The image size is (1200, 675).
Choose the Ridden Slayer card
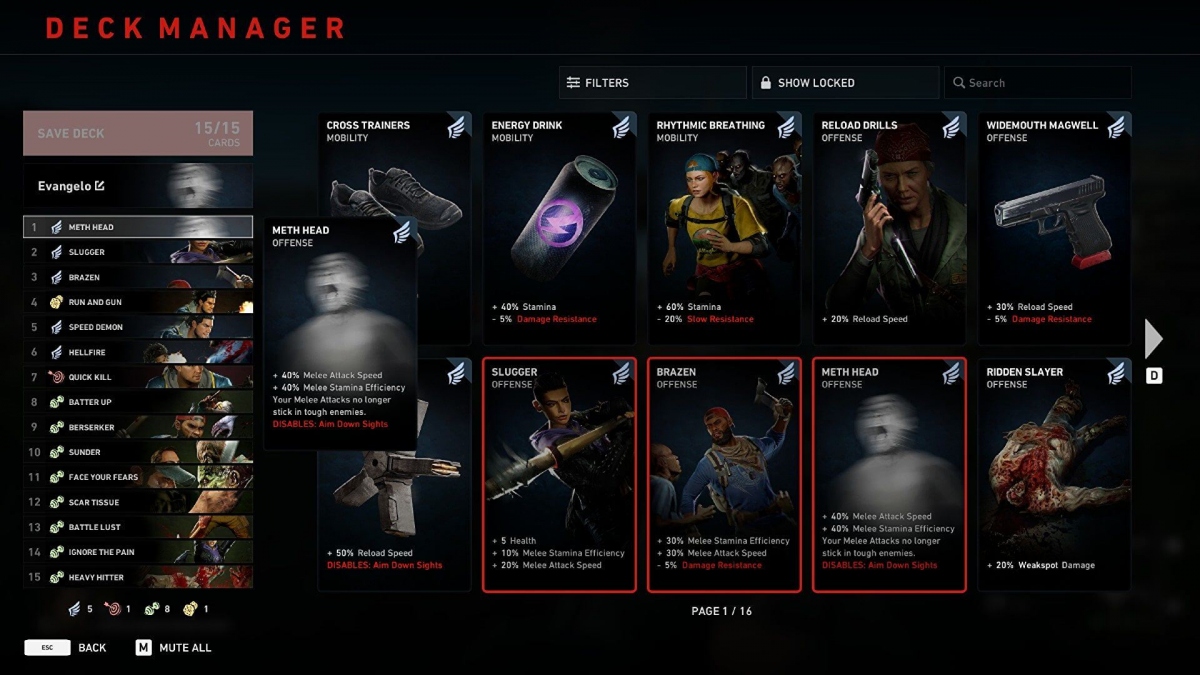(1054, 475)
